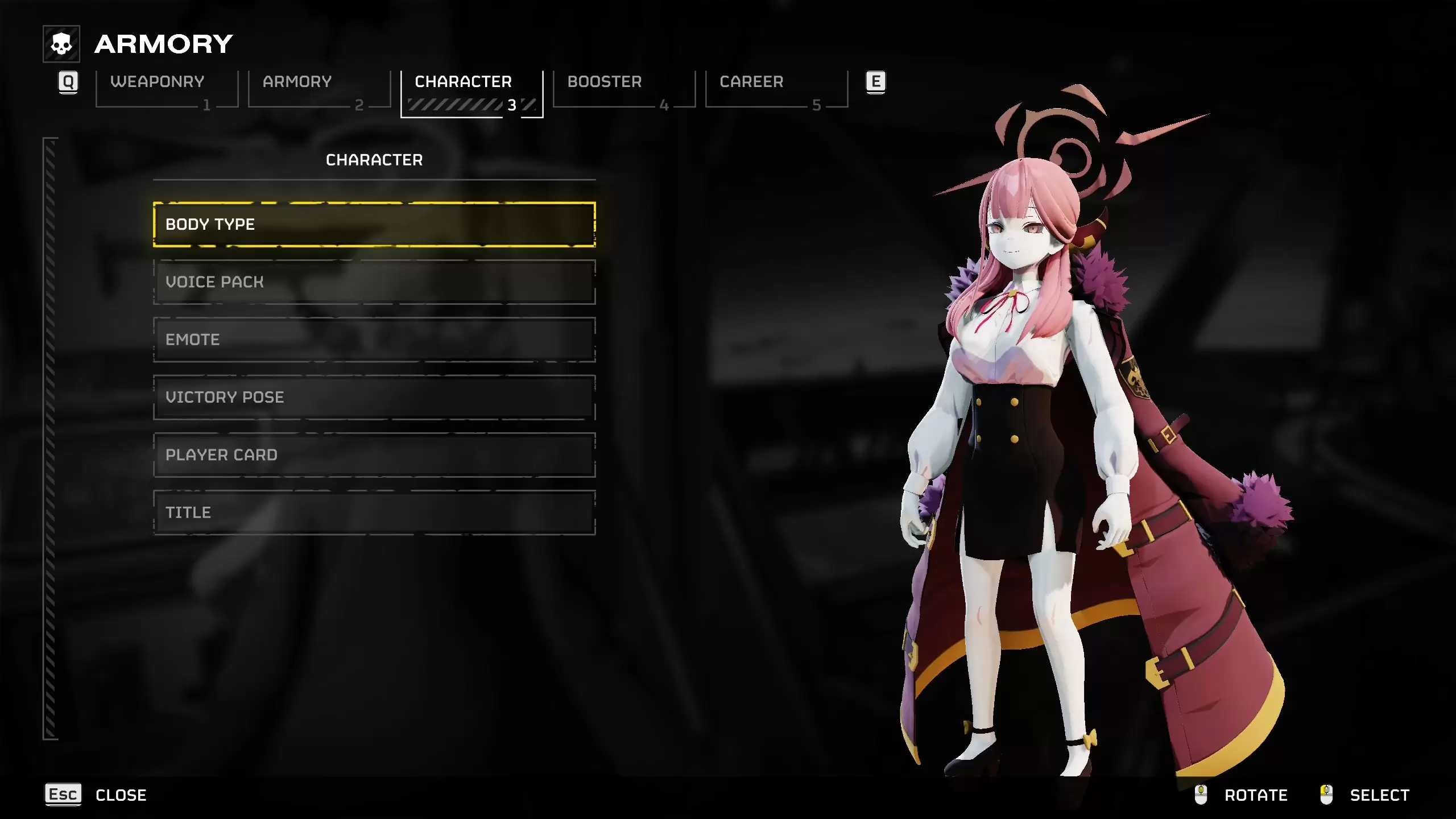Switch to the Weaponry tab

166,89
